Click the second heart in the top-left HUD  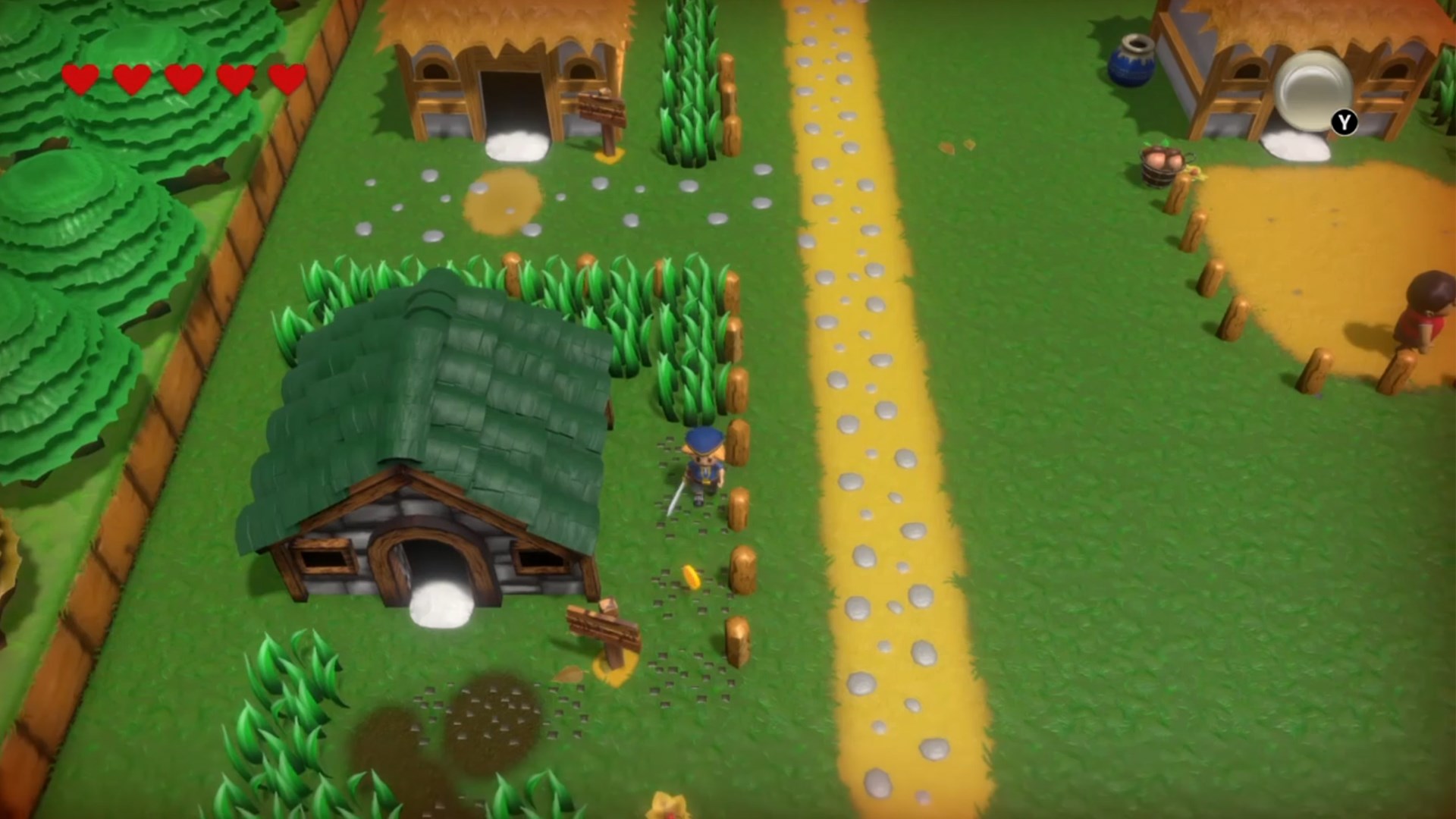coord(132,78)
